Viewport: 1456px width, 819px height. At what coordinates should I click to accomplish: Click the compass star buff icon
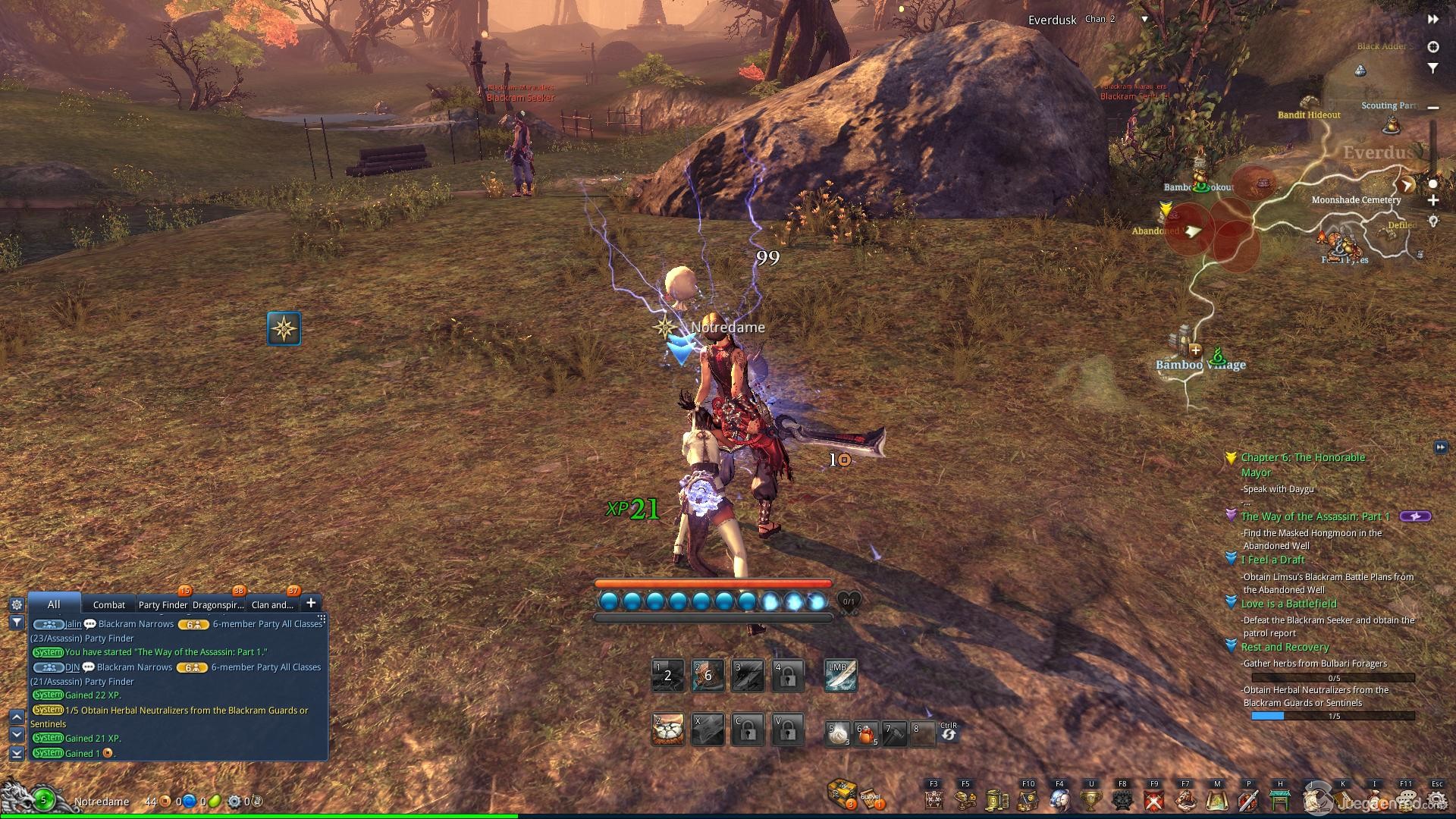pyautogui.click(x=284, y=328)
